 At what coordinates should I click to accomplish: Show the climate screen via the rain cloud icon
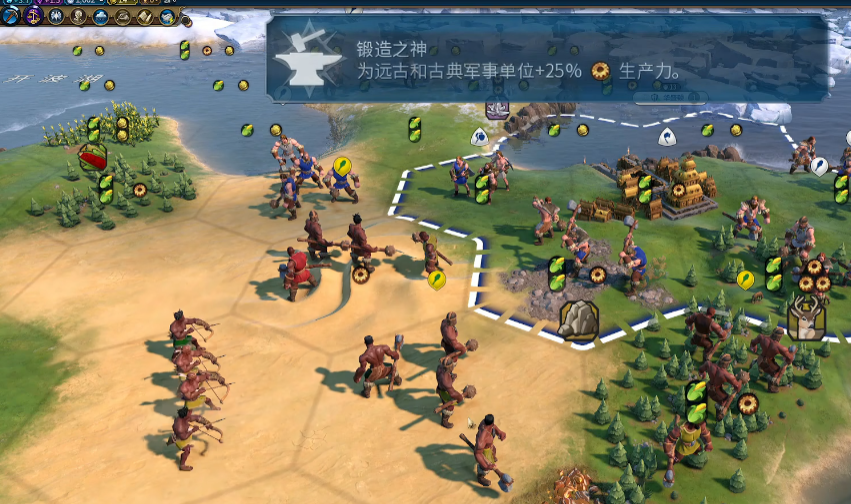(100, 16)
